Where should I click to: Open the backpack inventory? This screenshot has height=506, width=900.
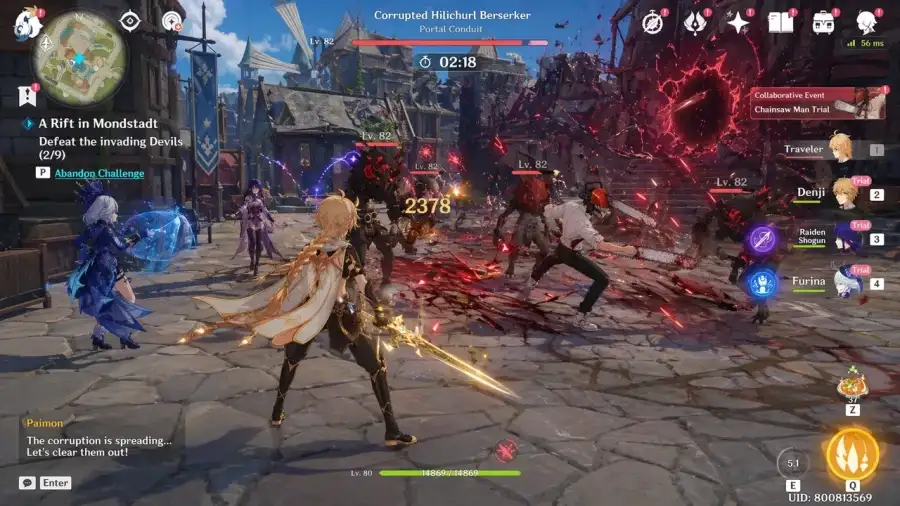pos(824,22)
